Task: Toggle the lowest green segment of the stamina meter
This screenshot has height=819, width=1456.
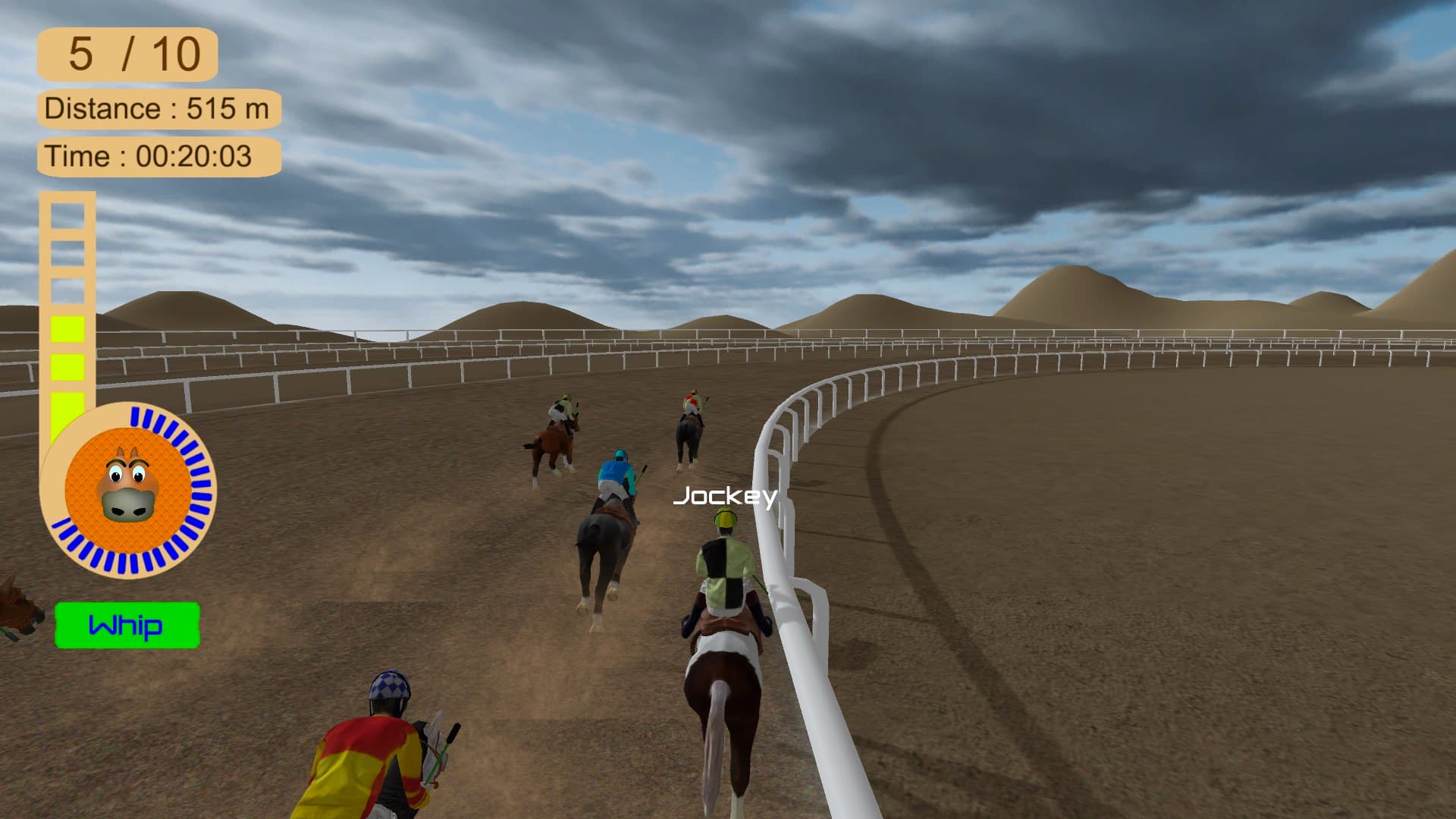Action: point(65,402)
